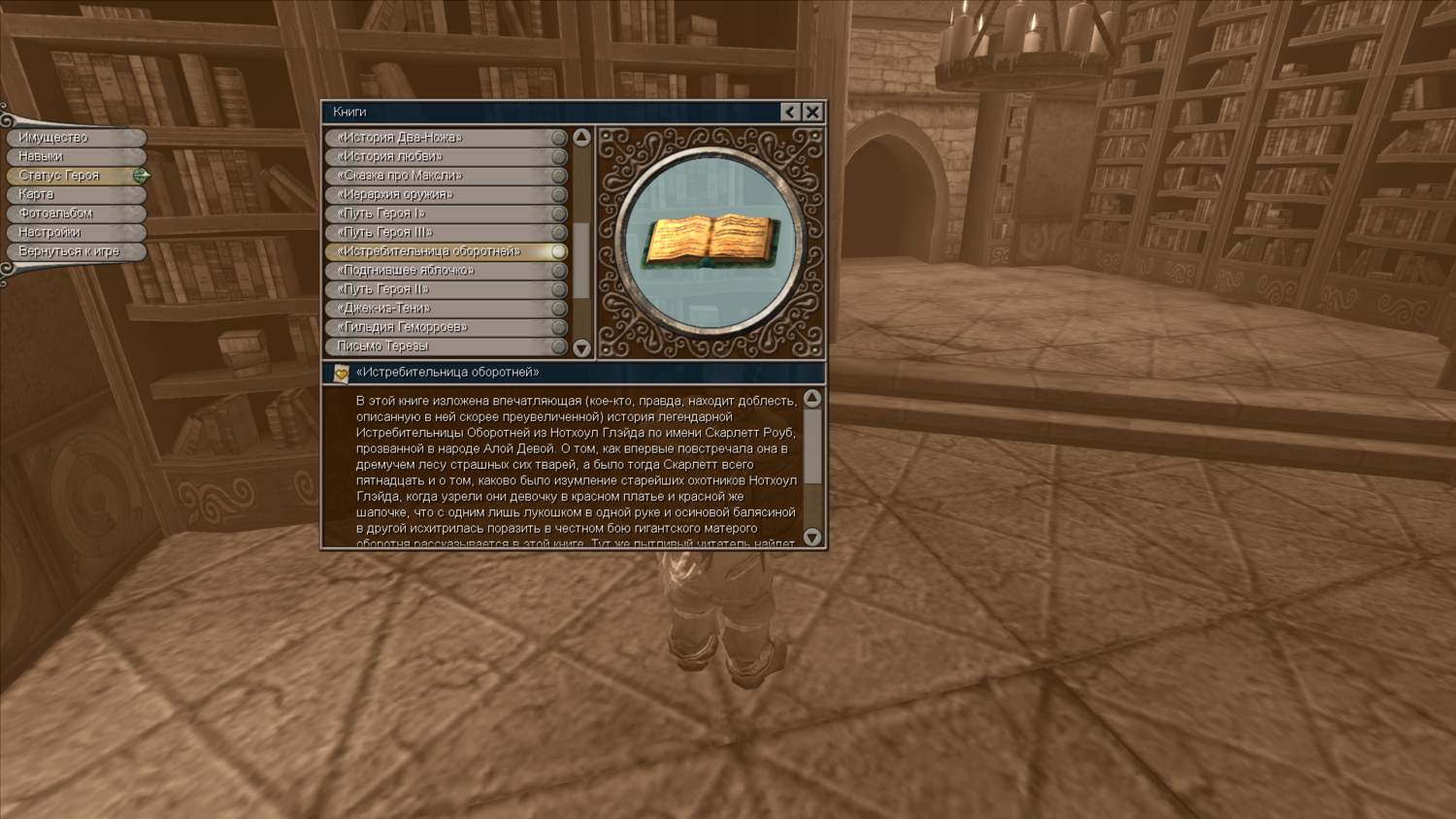Click the description text scroll-down arrow

[x=812, y=537]
